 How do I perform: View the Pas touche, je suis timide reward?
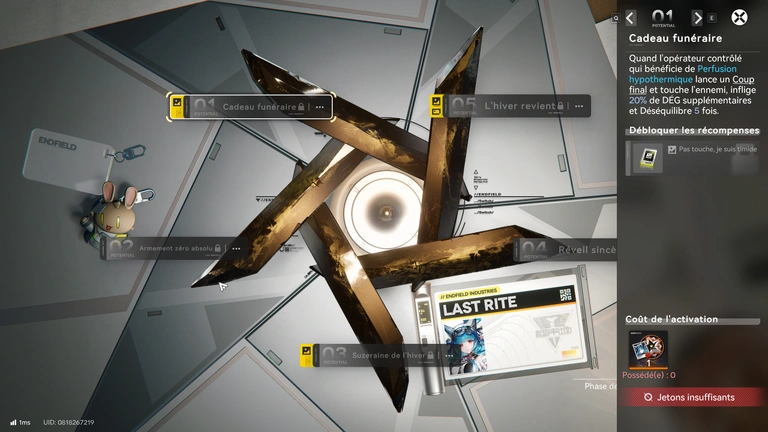tap(645, 157)
